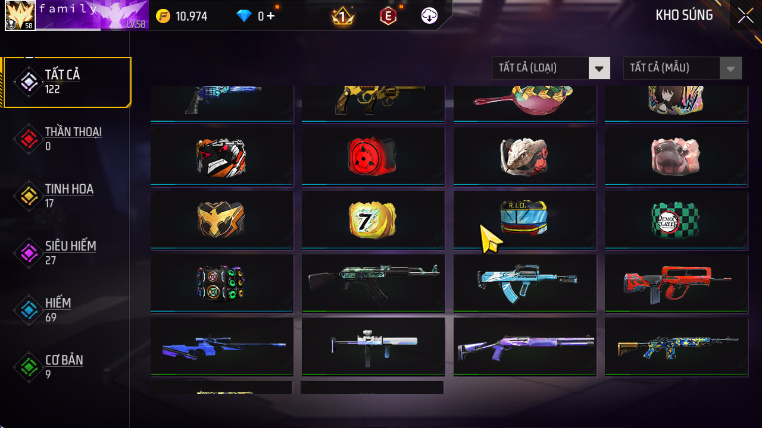Select the red Sharingan loot box skin
The width and height of the screenshot is (762, 428).
[373, 154]
